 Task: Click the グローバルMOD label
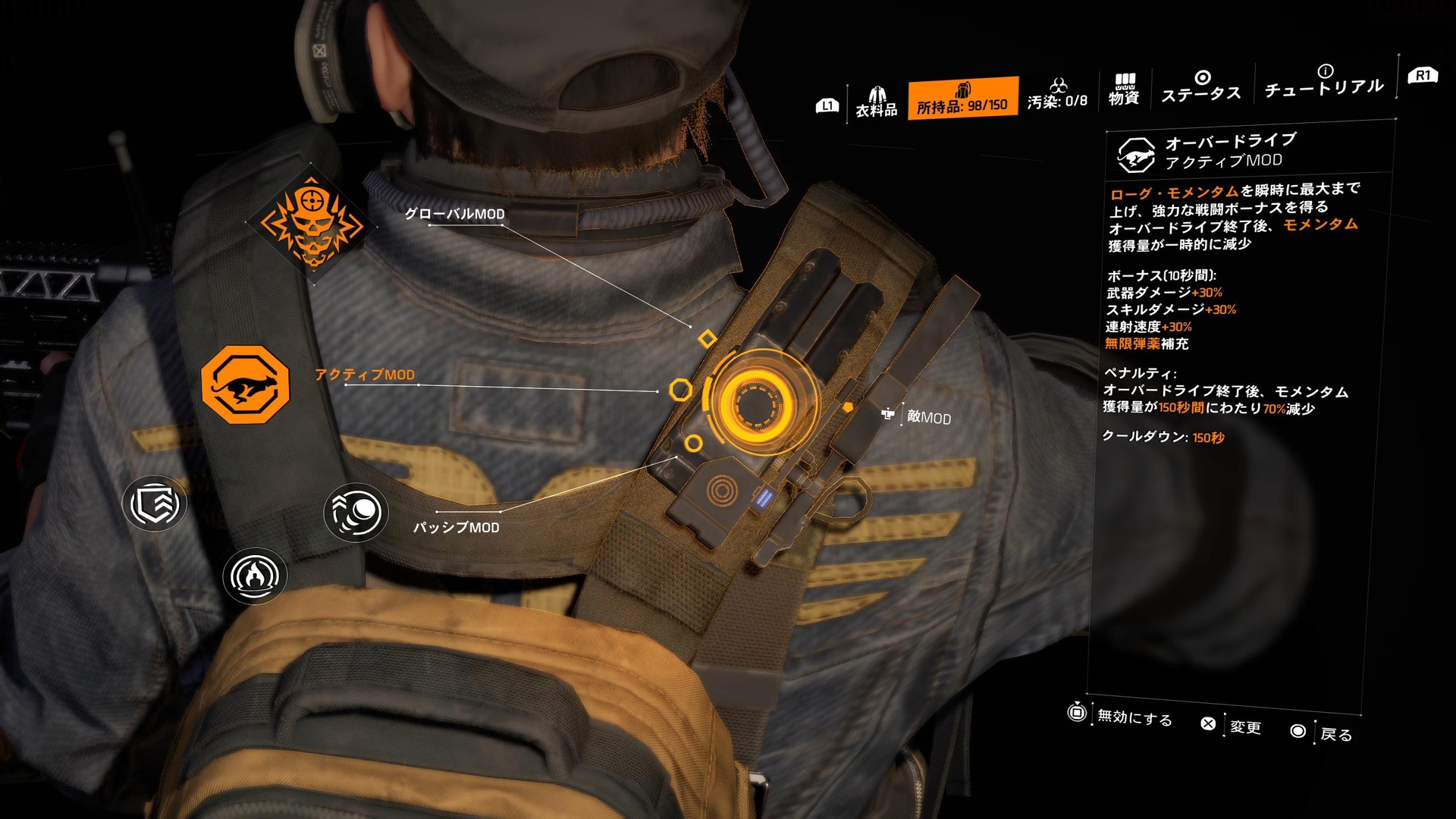pos(454,214)
